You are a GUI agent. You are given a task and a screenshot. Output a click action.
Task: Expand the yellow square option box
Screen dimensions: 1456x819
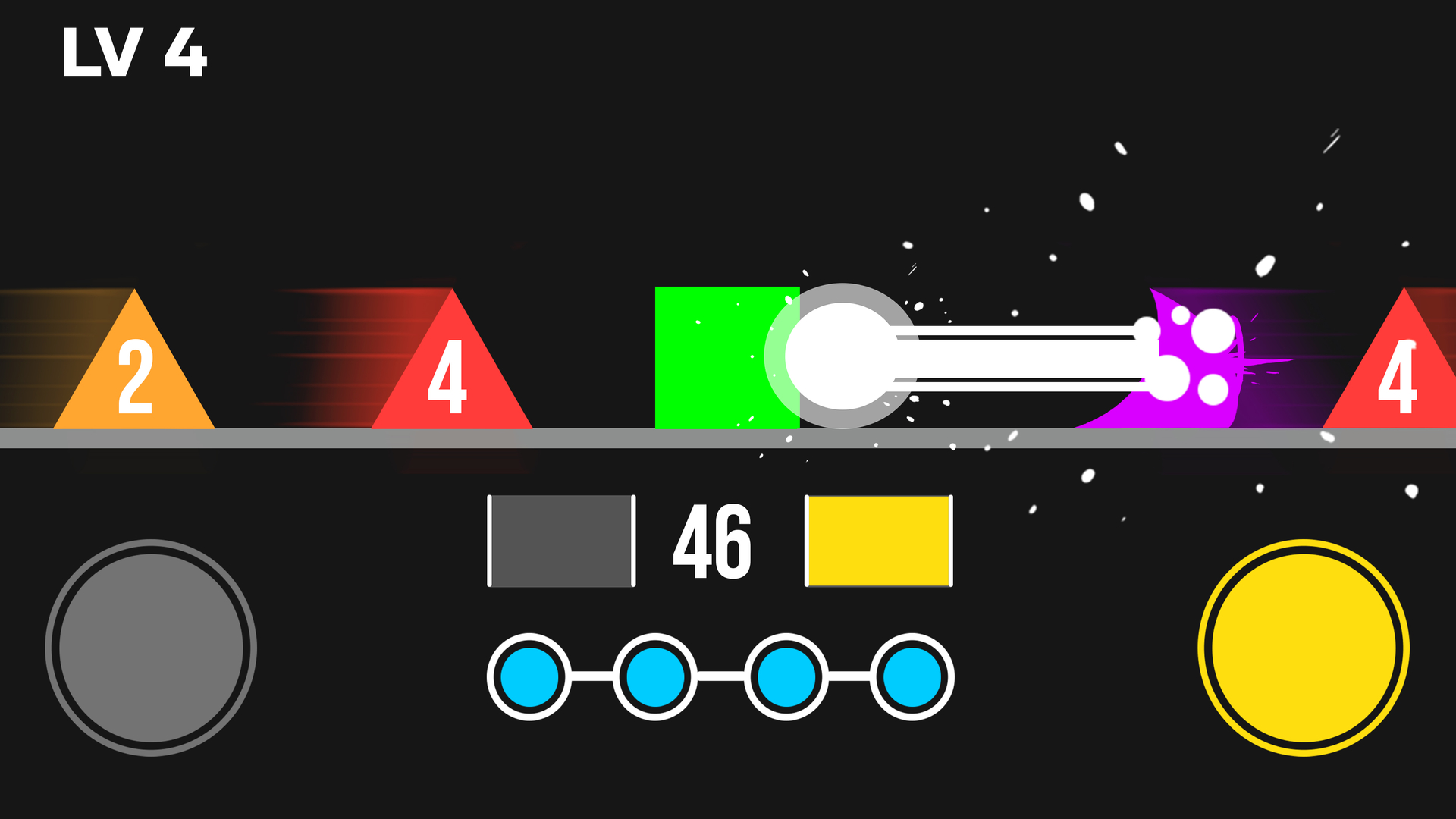coord(878,540)
